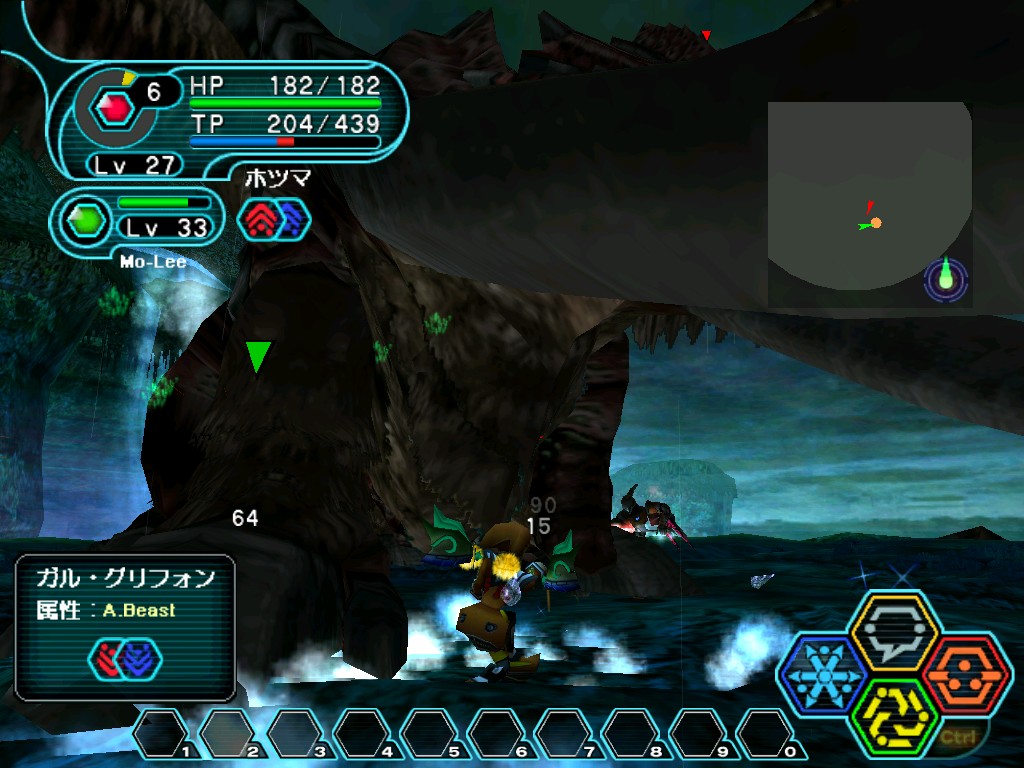Viewport: 1024px width, 768px height.
Task: Click the red section ID hexagon badge
Action: point(118,105)
